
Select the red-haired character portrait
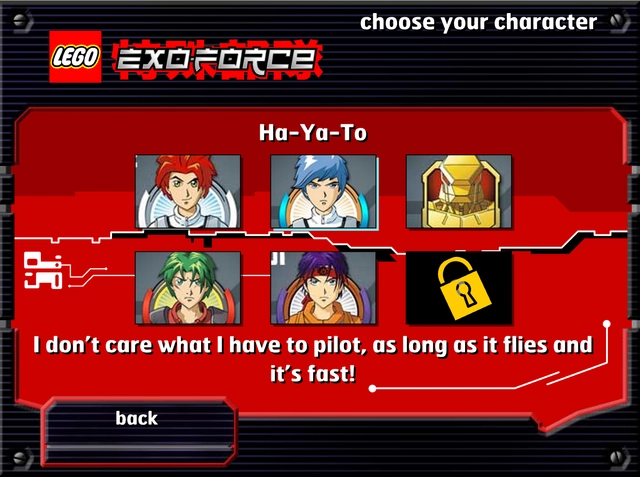click(x=188, y=191)
